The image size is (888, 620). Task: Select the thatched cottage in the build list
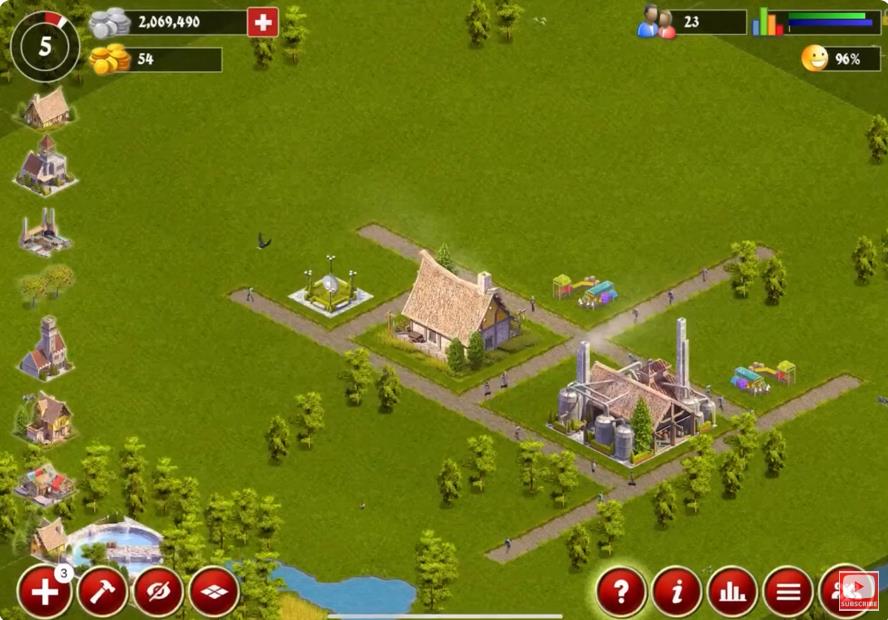[x=46, y=108]
